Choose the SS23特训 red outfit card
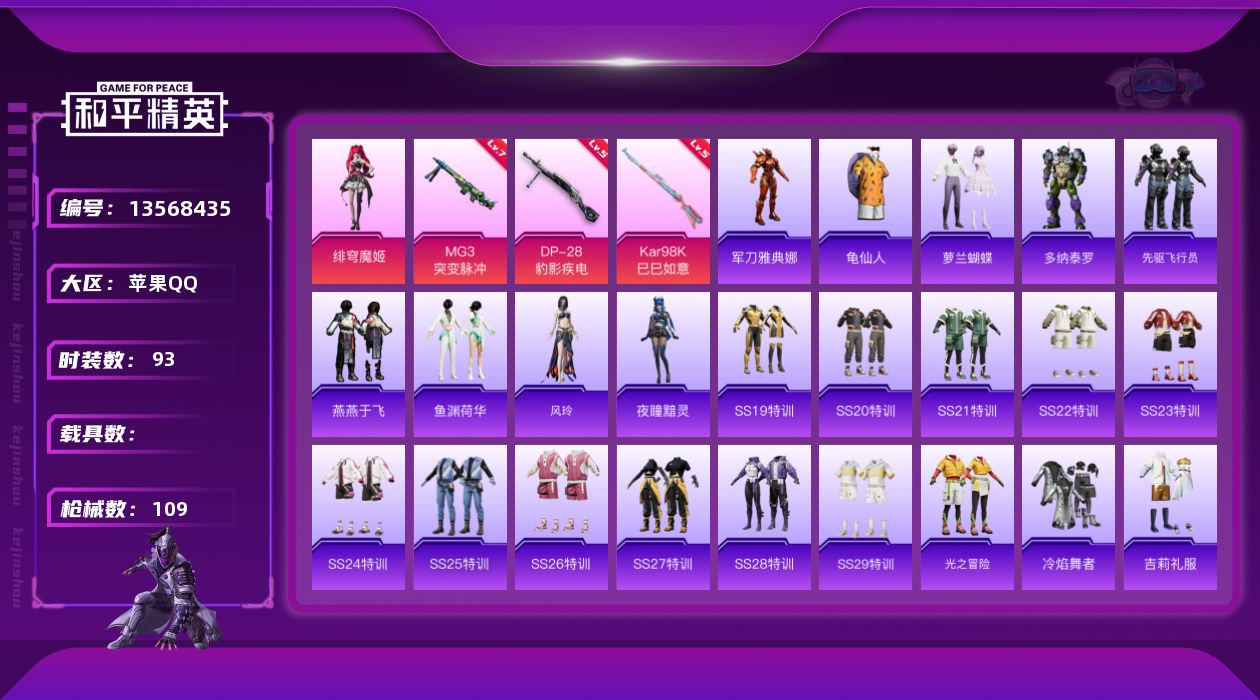1260x700 pixels. (1170, 364)
